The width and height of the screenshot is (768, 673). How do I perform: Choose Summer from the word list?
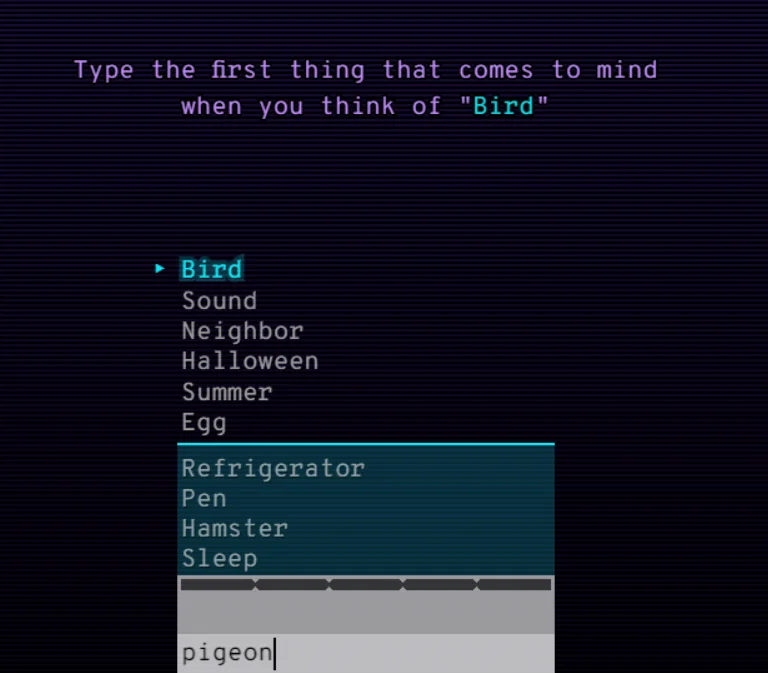227,392
